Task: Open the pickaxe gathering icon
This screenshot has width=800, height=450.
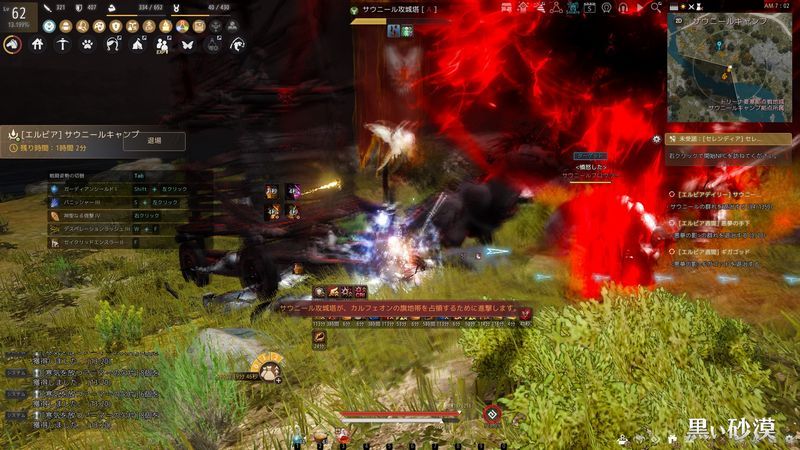Action: pyautogui.click(x=62, y=44)
